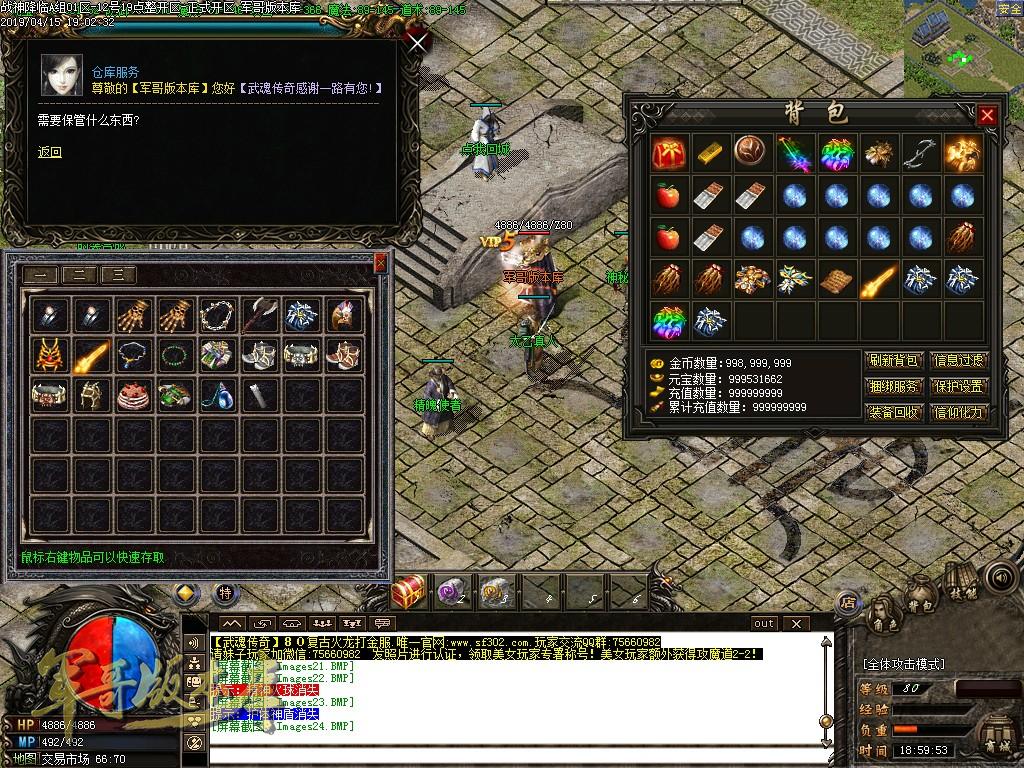
Task: Open the 角色 character panel
Action: [882, 611]
